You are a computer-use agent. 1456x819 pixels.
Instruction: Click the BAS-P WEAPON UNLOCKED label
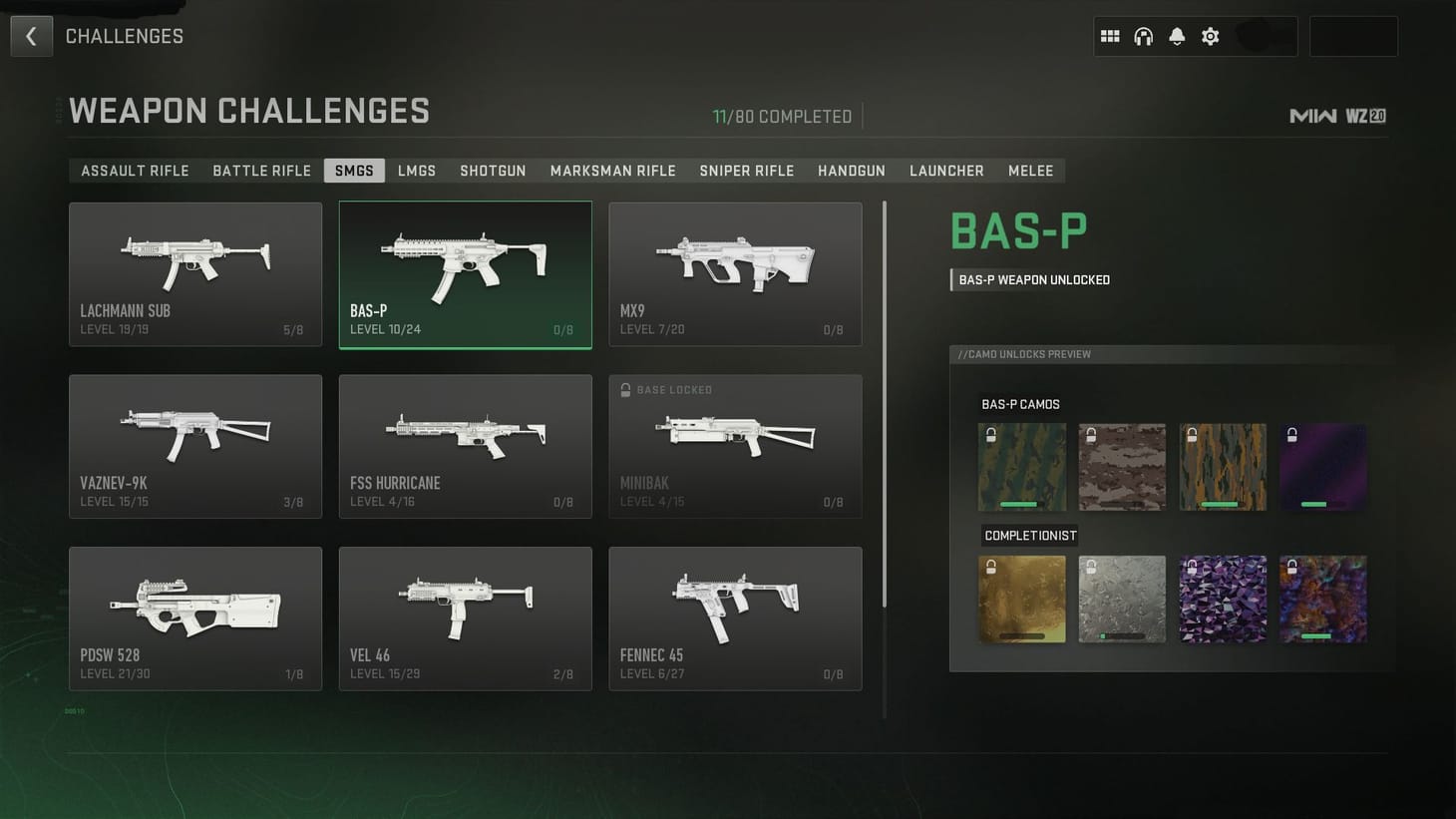coord(1032,279)
